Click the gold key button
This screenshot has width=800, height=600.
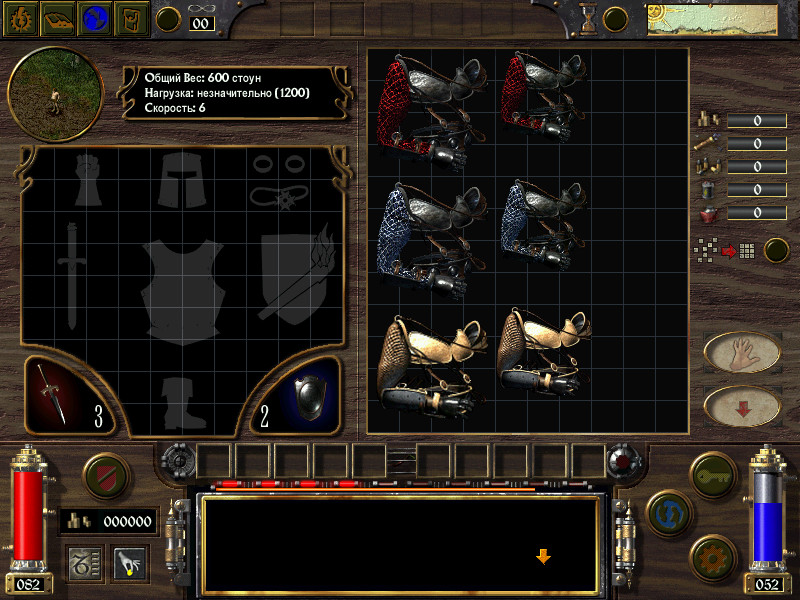pos(712,472)
